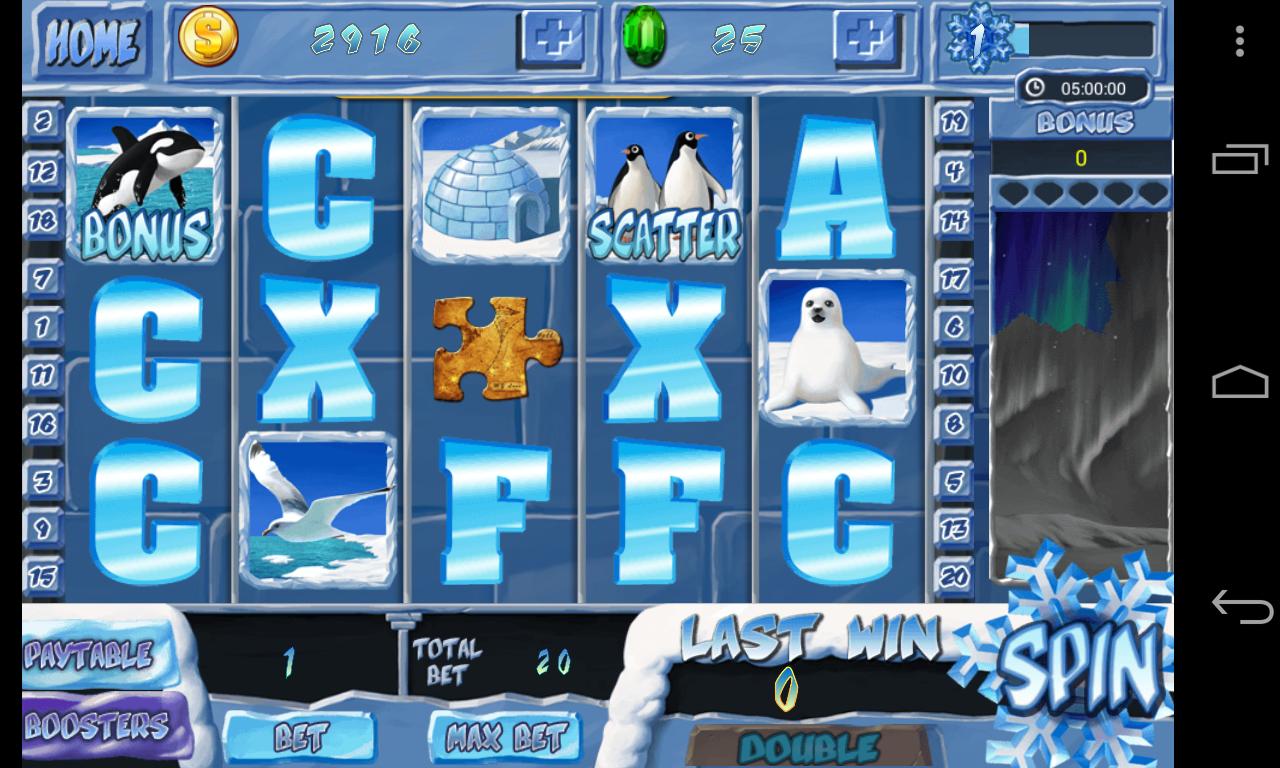The image size is (1280, 768).
Task: Click the clock timer icon showing 05:00:00
Action: point(1034,88)
